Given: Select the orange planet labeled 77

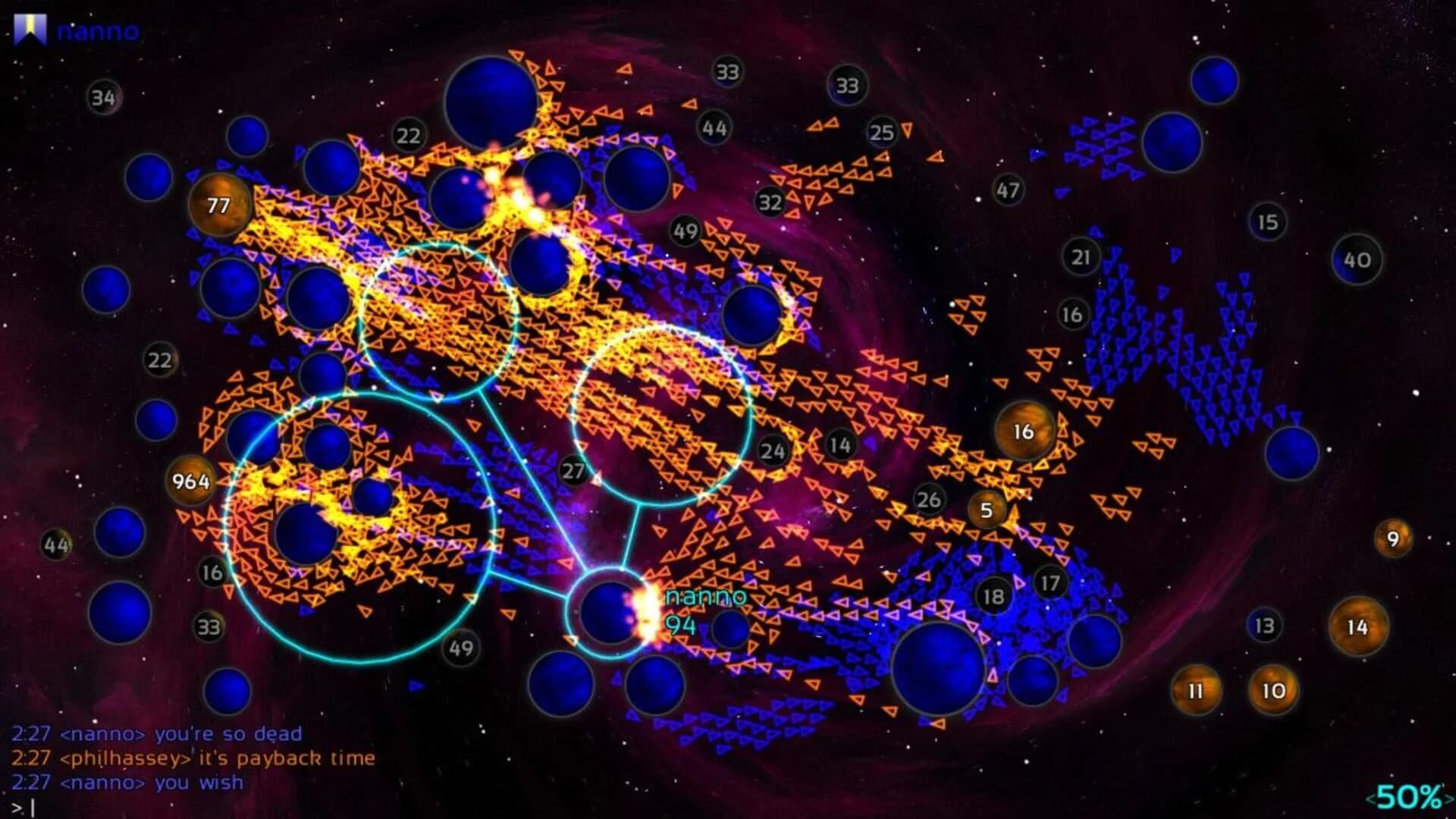Looking at the screenshot, I should pos(218,205).
